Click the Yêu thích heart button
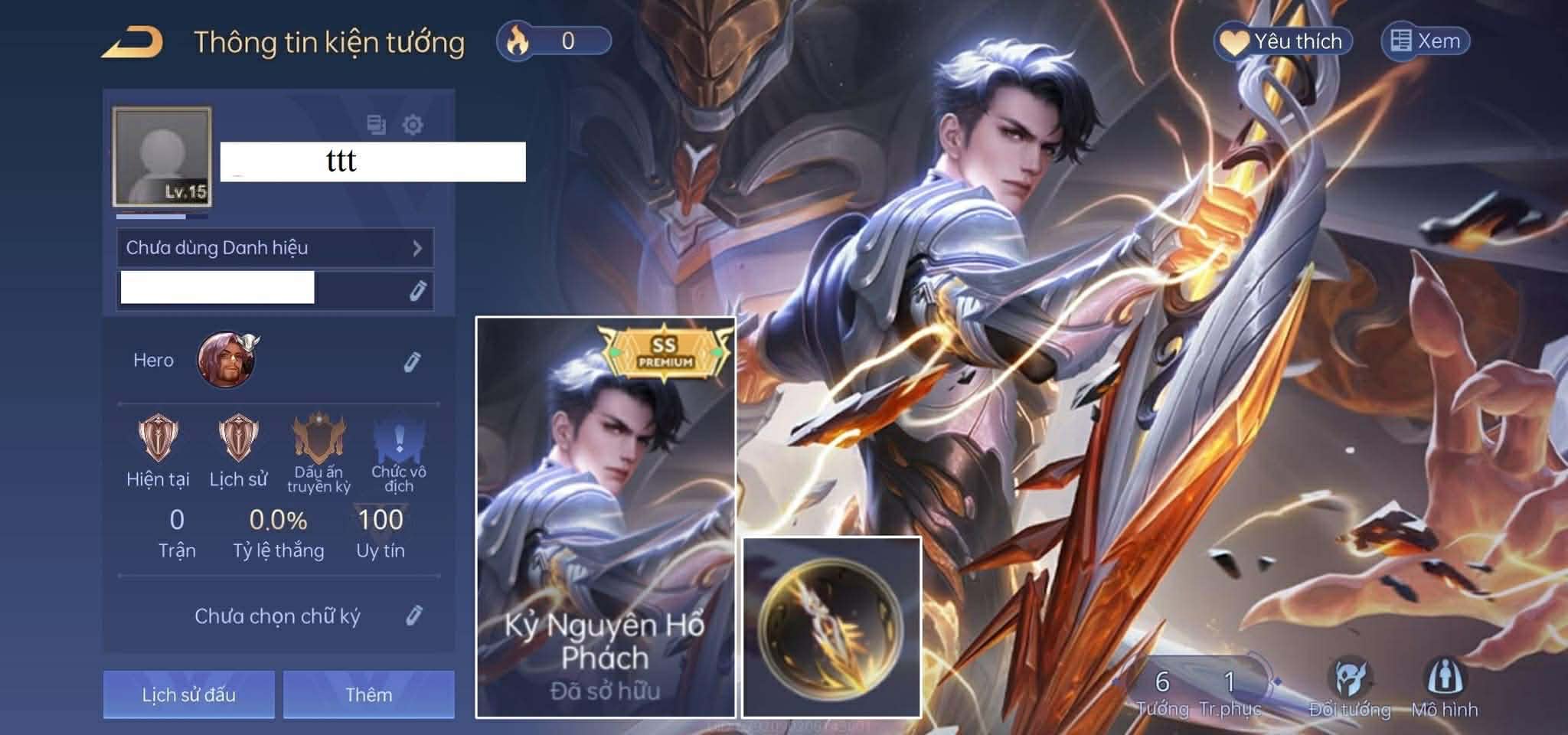 pyautogui.click(x=1283, y=41)
